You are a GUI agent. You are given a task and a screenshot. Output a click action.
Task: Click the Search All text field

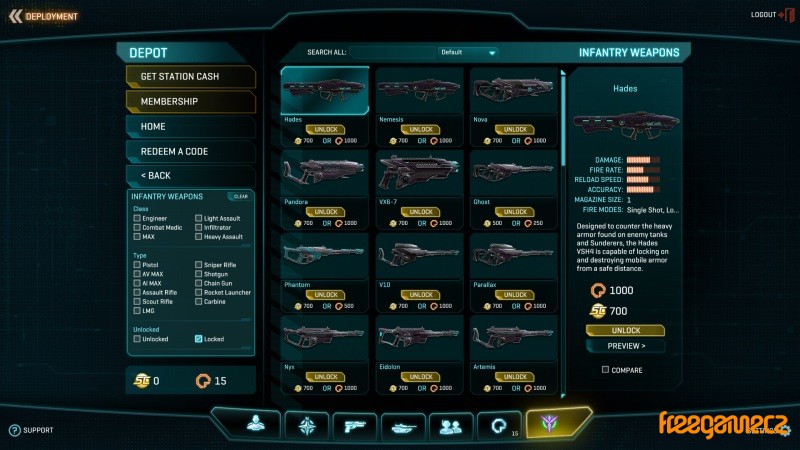tap(390, 52)
